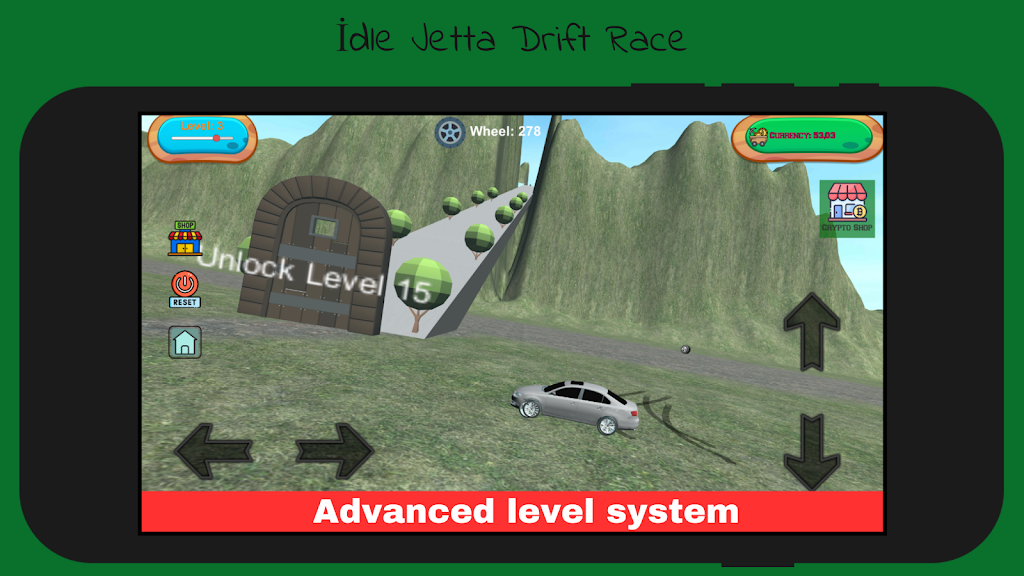Open the Shop icon

click(x=185, y=239)
